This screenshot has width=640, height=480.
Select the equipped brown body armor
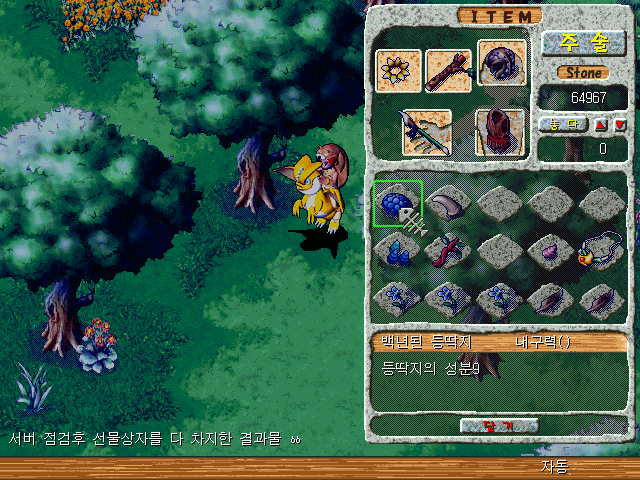499,132
